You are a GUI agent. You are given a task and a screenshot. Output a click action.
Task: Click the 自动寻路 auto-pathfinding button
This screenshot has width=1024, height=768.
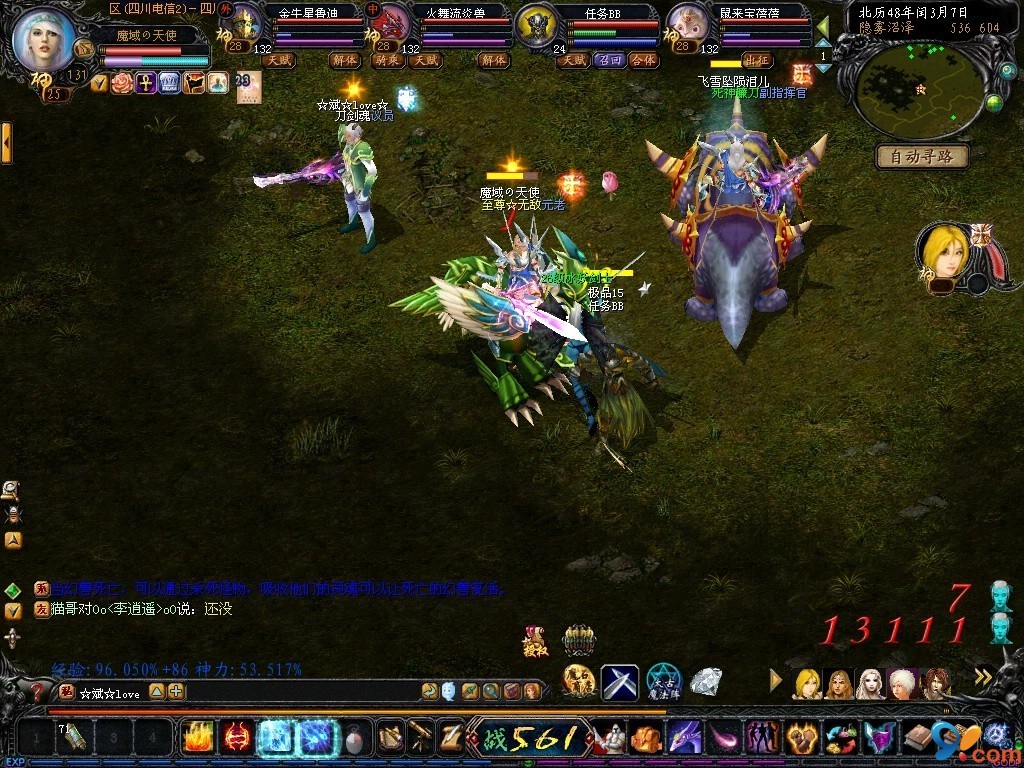coord(921,157)
